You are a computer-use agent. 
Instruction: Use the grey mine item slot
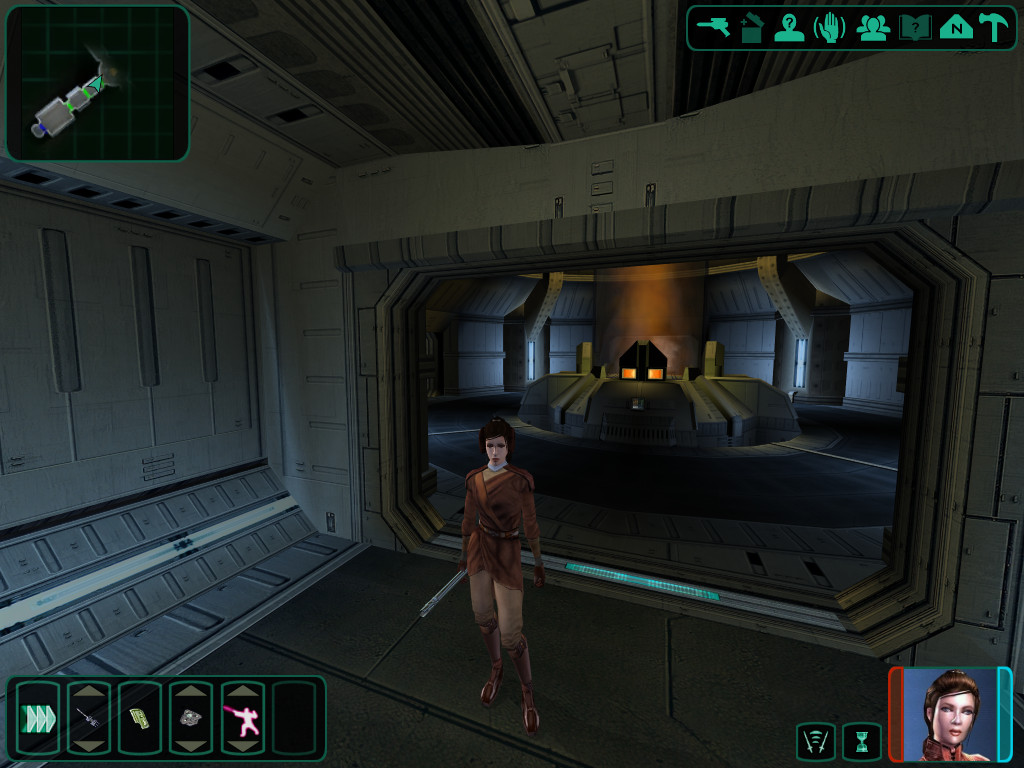pyautogui.click(x=190, y=717)
